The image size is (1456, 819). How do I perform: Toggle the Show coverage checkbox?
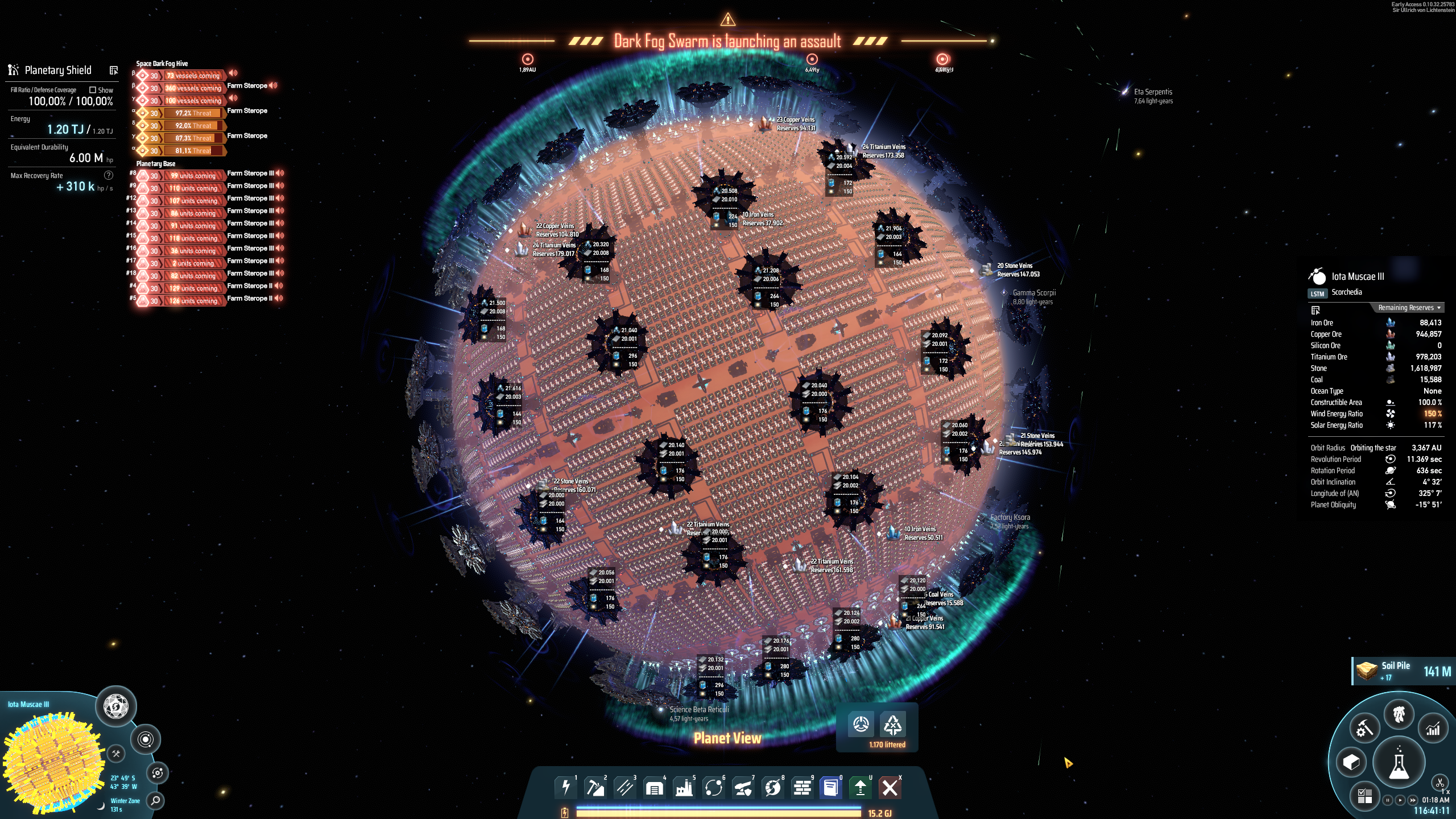coord(93,90)
